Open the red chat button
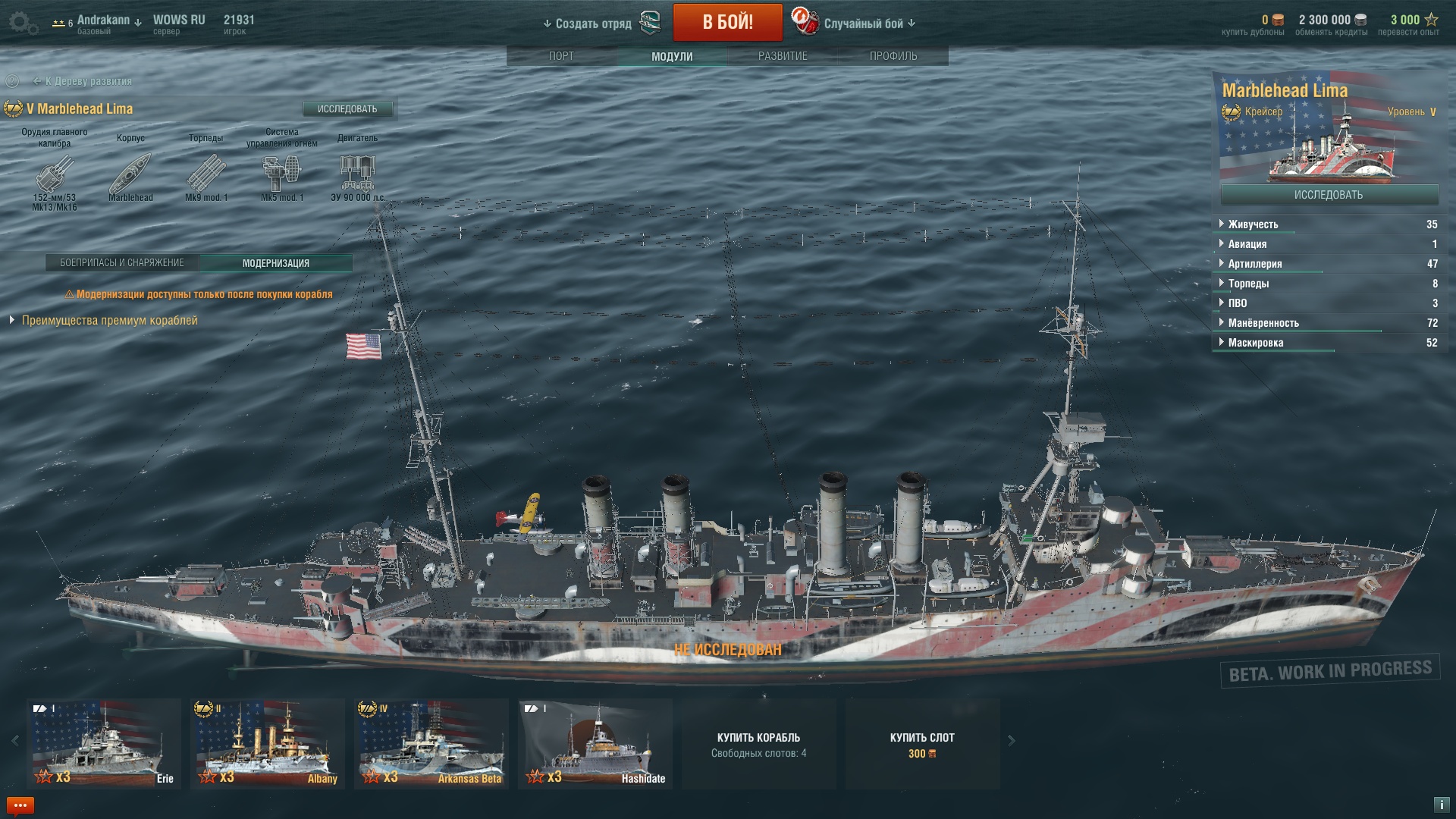Viewport: 1456px width, 819px height. 20,805
